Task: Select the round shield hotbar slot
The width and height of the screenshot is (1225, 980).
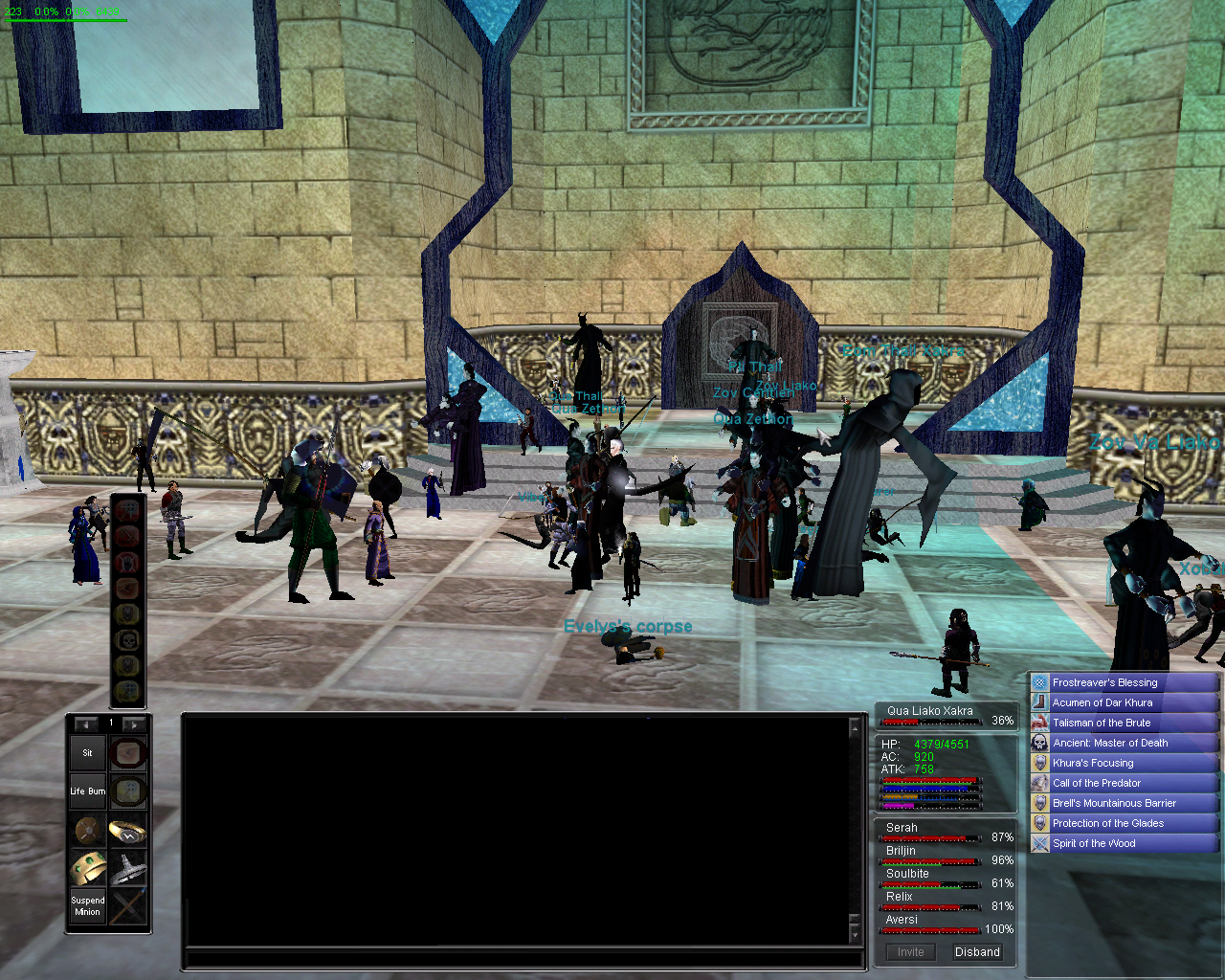Action: click(88, 830)
